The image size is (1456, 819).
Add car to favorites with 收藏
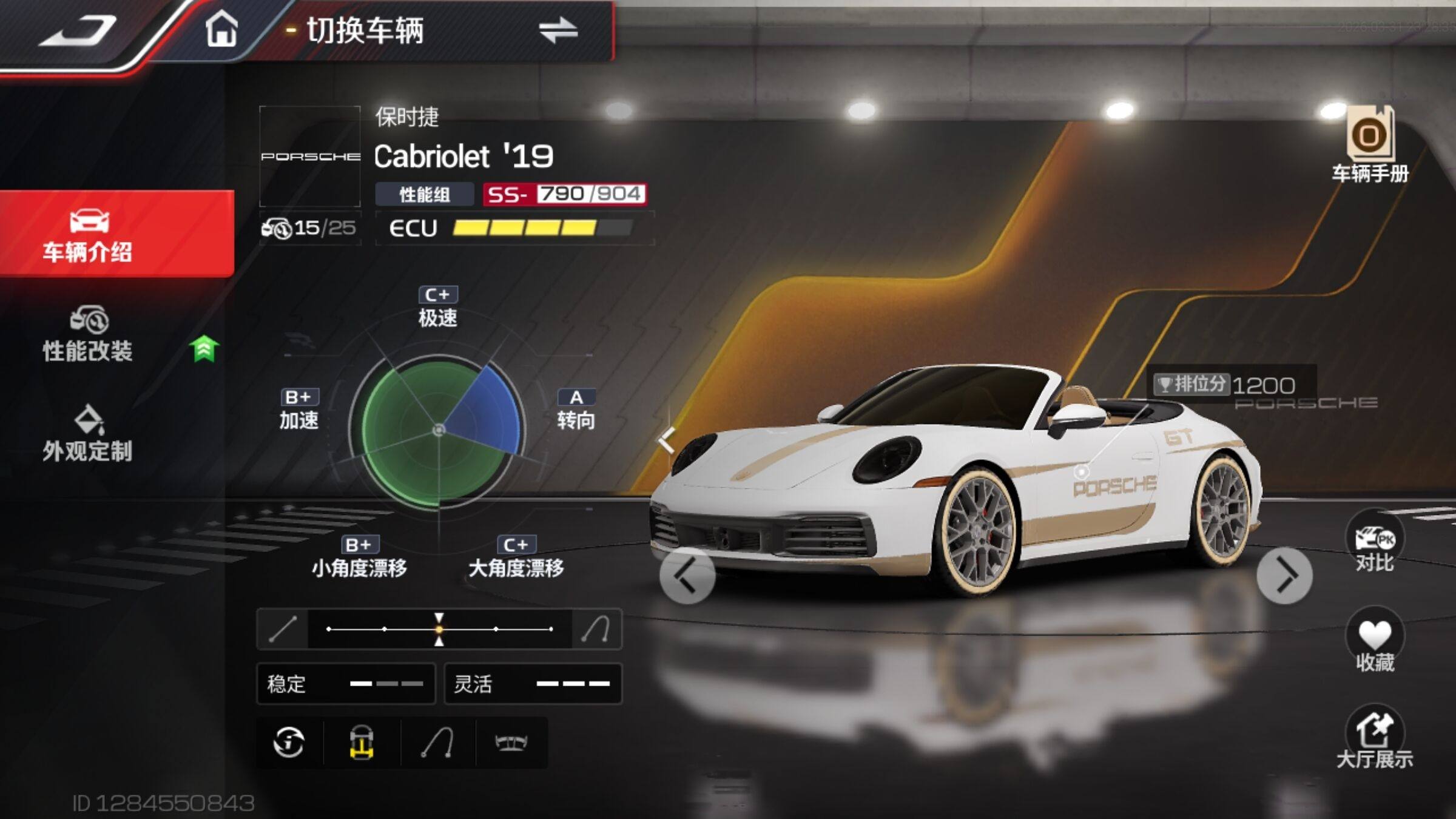[1375, 643]
